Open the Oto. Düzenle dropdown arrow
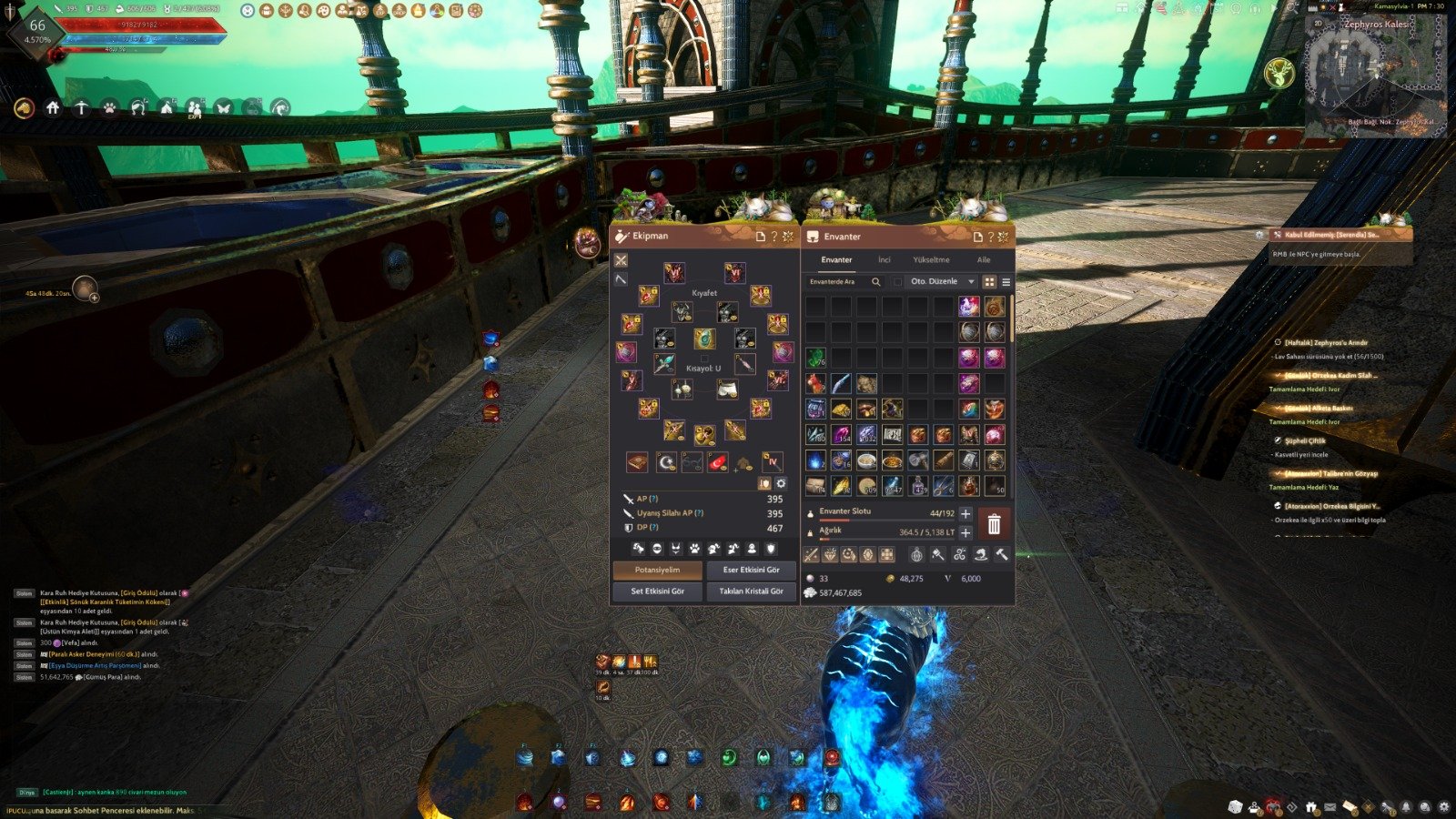1456x819 pixels. point(971,282)
